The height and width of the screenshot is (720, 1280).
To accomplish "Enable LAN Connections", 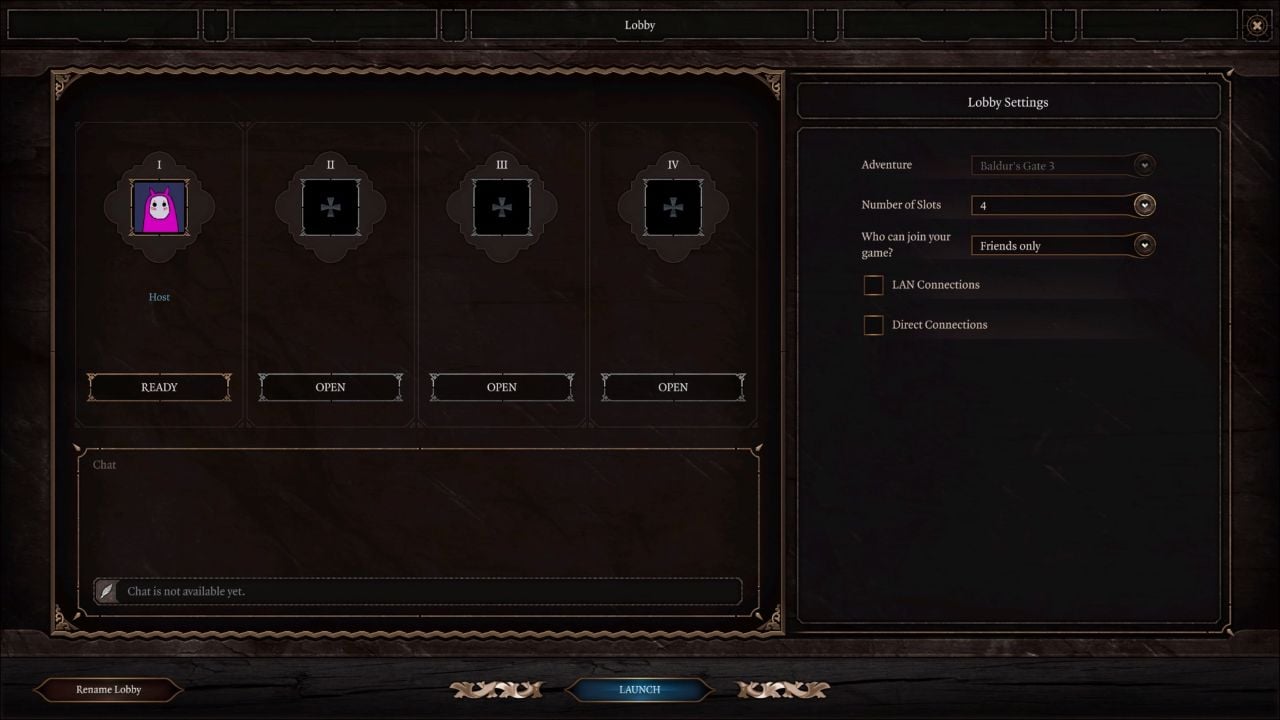I will pyautogui.click(x=873, y=285).
